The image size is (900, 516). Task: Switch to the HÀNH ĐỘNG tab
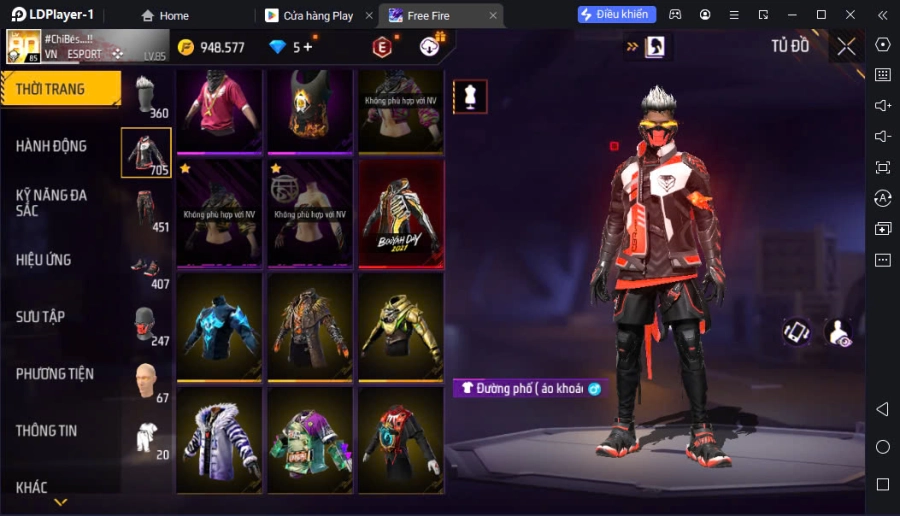[x=52, y=146]
